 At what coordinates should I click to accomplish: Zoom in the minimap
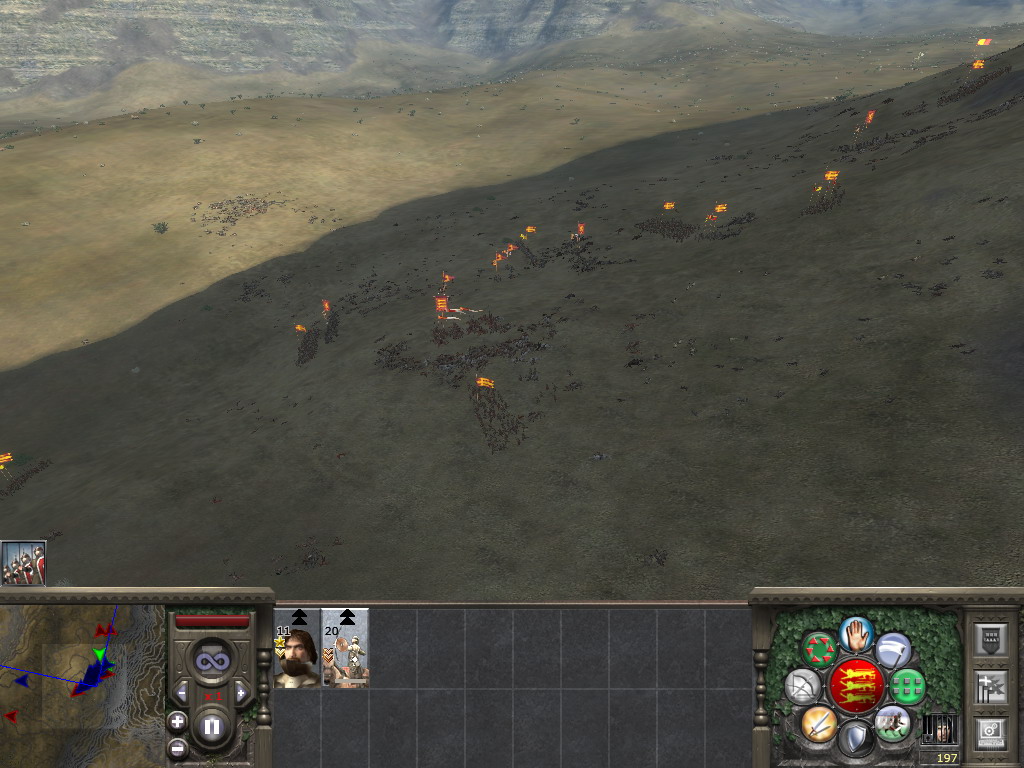click(177, 721)
